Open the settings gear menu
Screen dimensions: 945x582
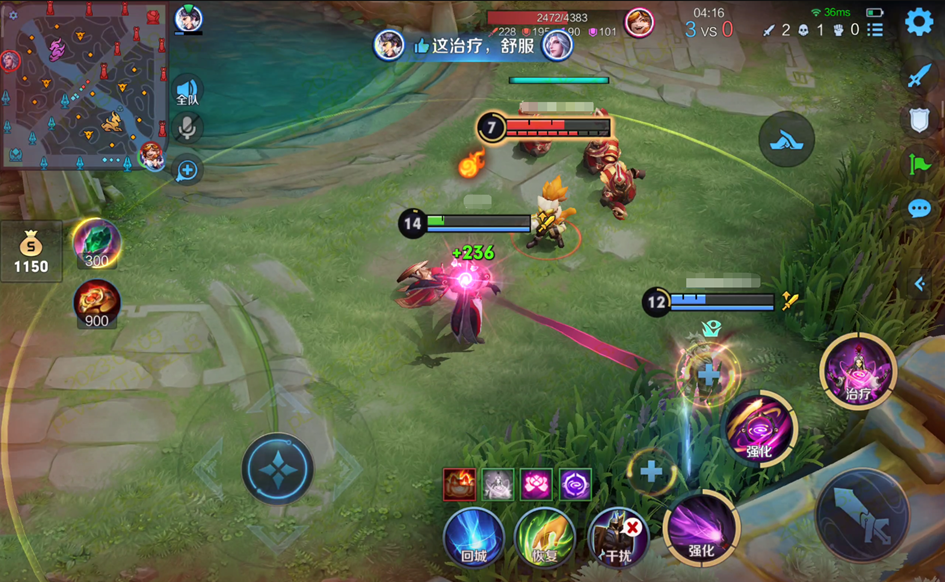[919, 22]
